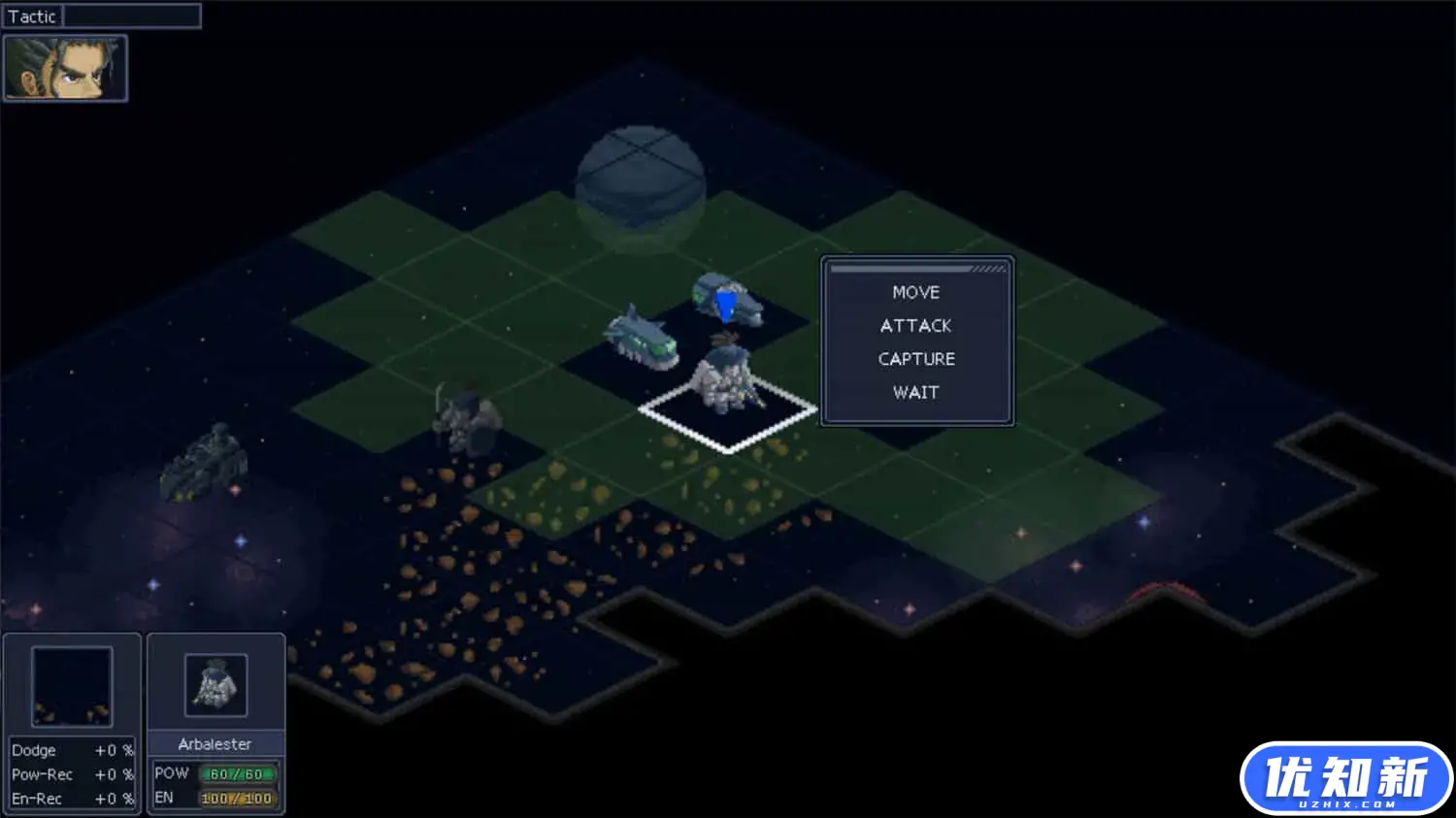Click the pilot portrait in the top-left corner
The height and width of the screenshot is (818, 1456).
64,67
